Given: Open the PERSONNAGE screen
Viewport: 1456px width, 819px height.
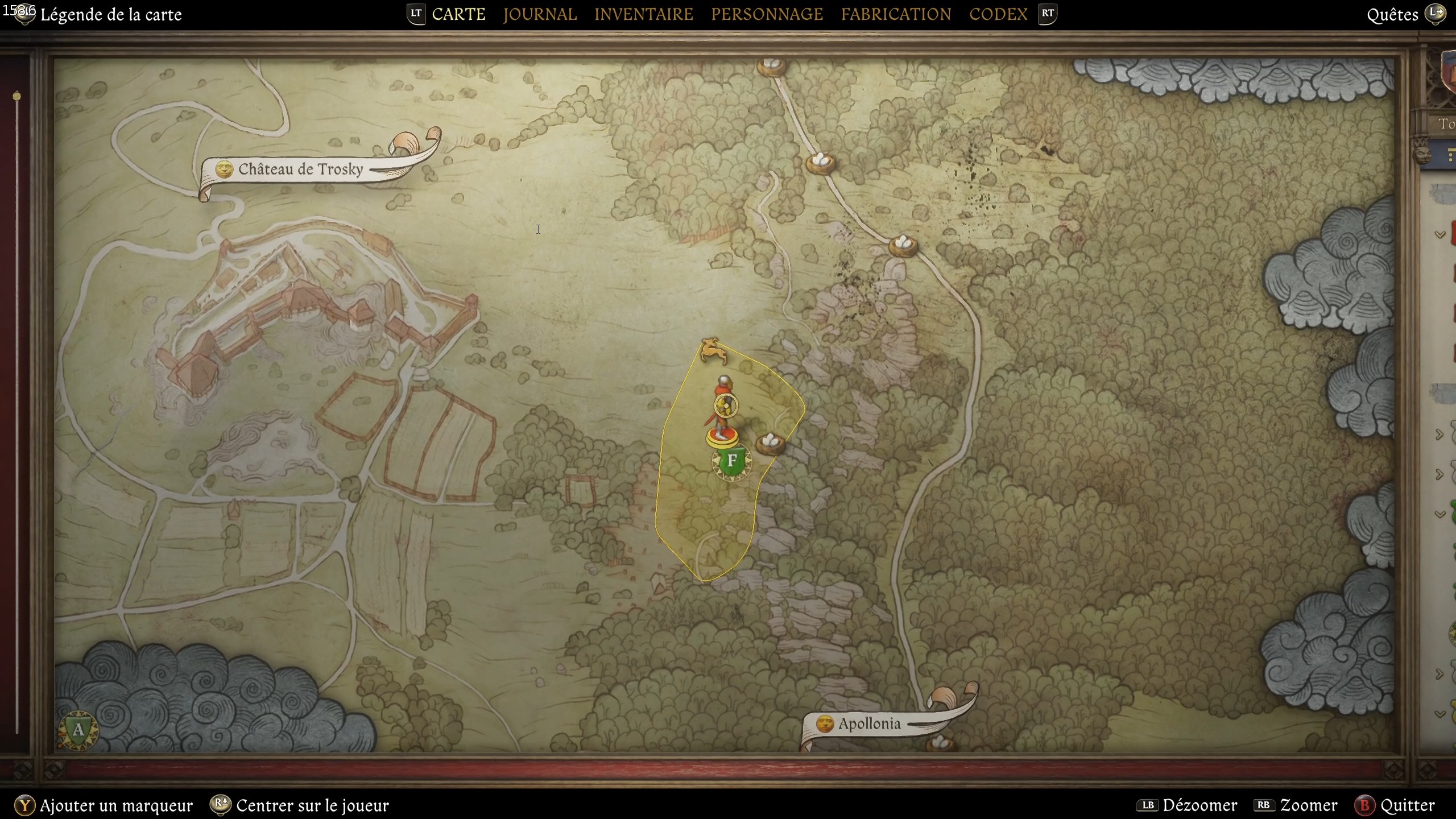Looking at the screenshot, I should pyautogui.click(x=767, y=14).
